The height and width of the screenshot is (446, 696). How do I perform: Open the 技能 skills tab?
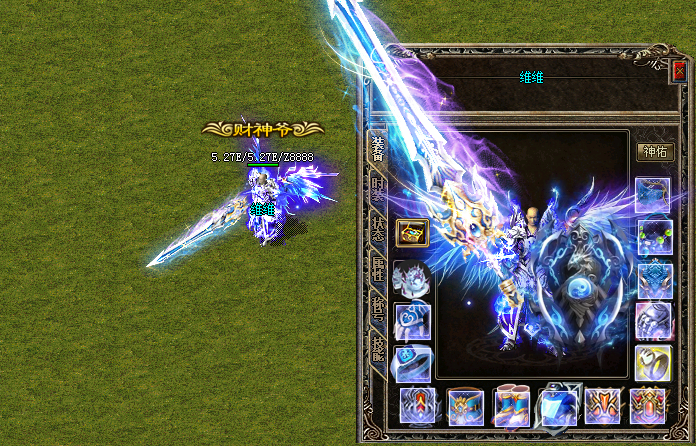point(377,346)
